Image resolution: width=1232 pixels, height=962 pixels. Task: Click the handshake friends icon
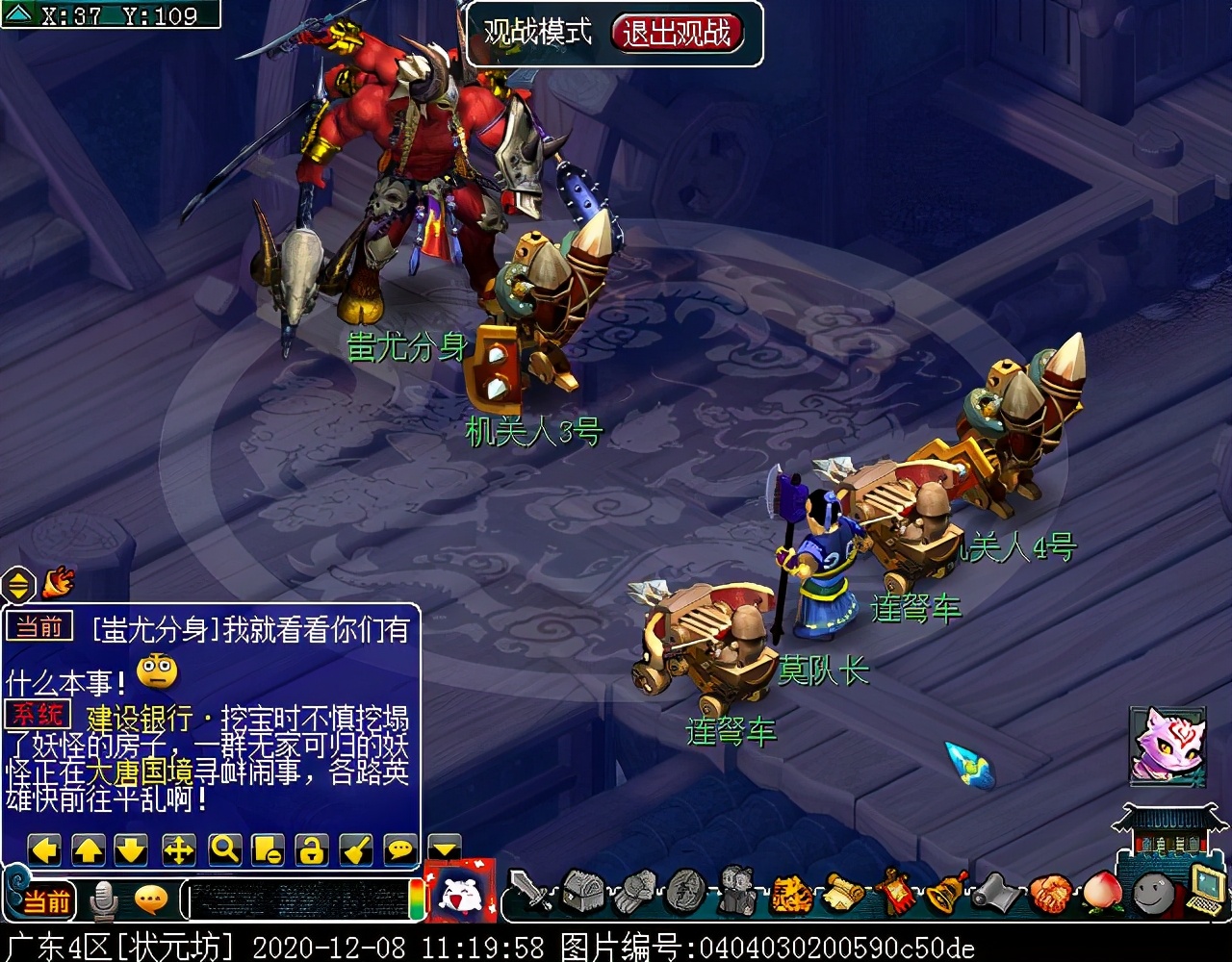point(1050,893)
